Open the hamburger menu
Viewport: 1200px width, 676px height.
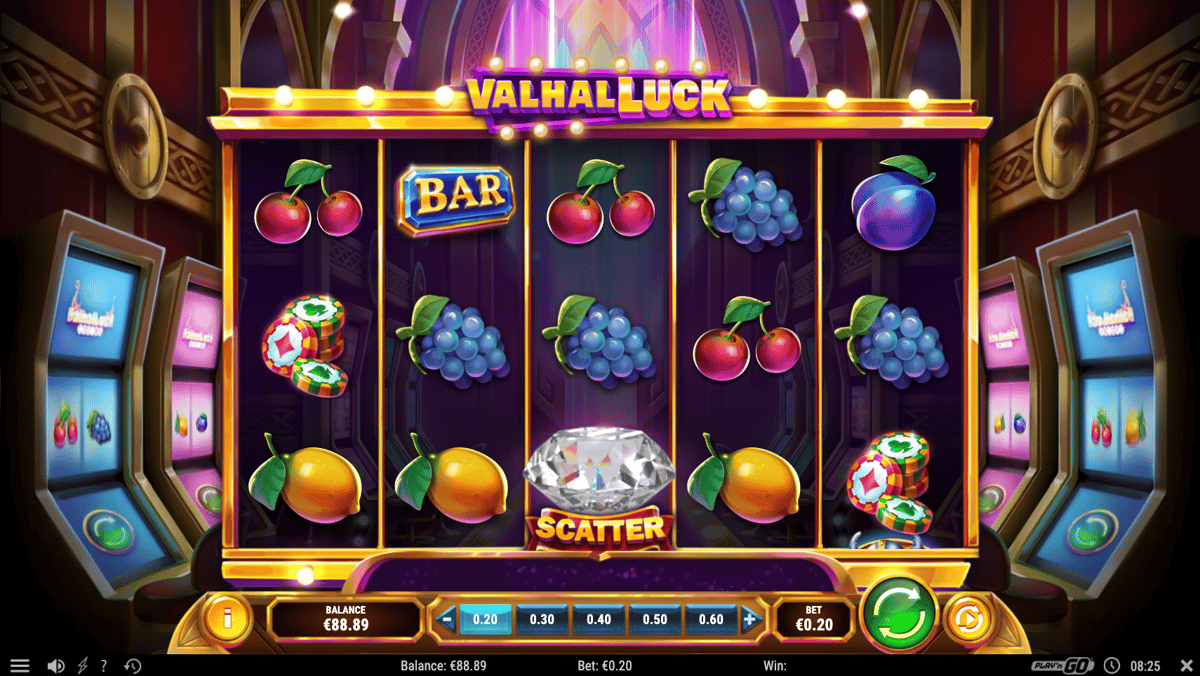tap(20, 666)
